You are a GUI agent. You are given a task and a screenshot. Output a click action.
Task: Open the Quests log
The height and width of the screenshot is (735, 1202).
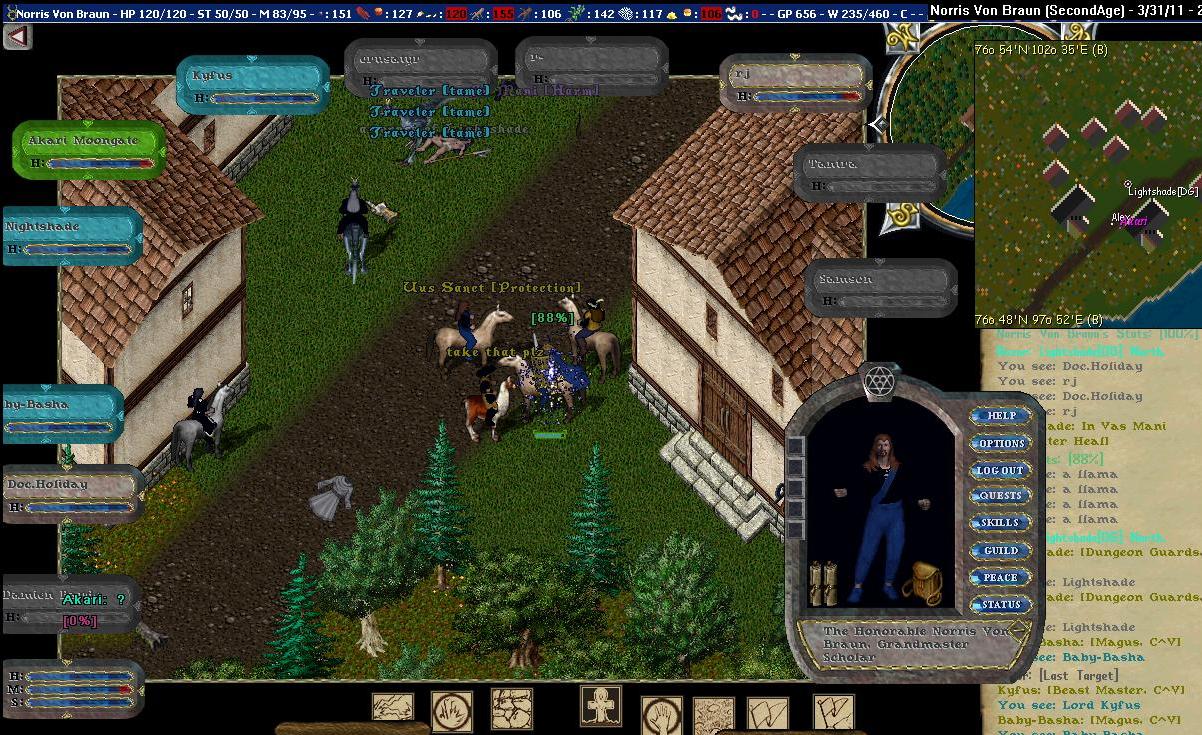[x=1000, y=496]
